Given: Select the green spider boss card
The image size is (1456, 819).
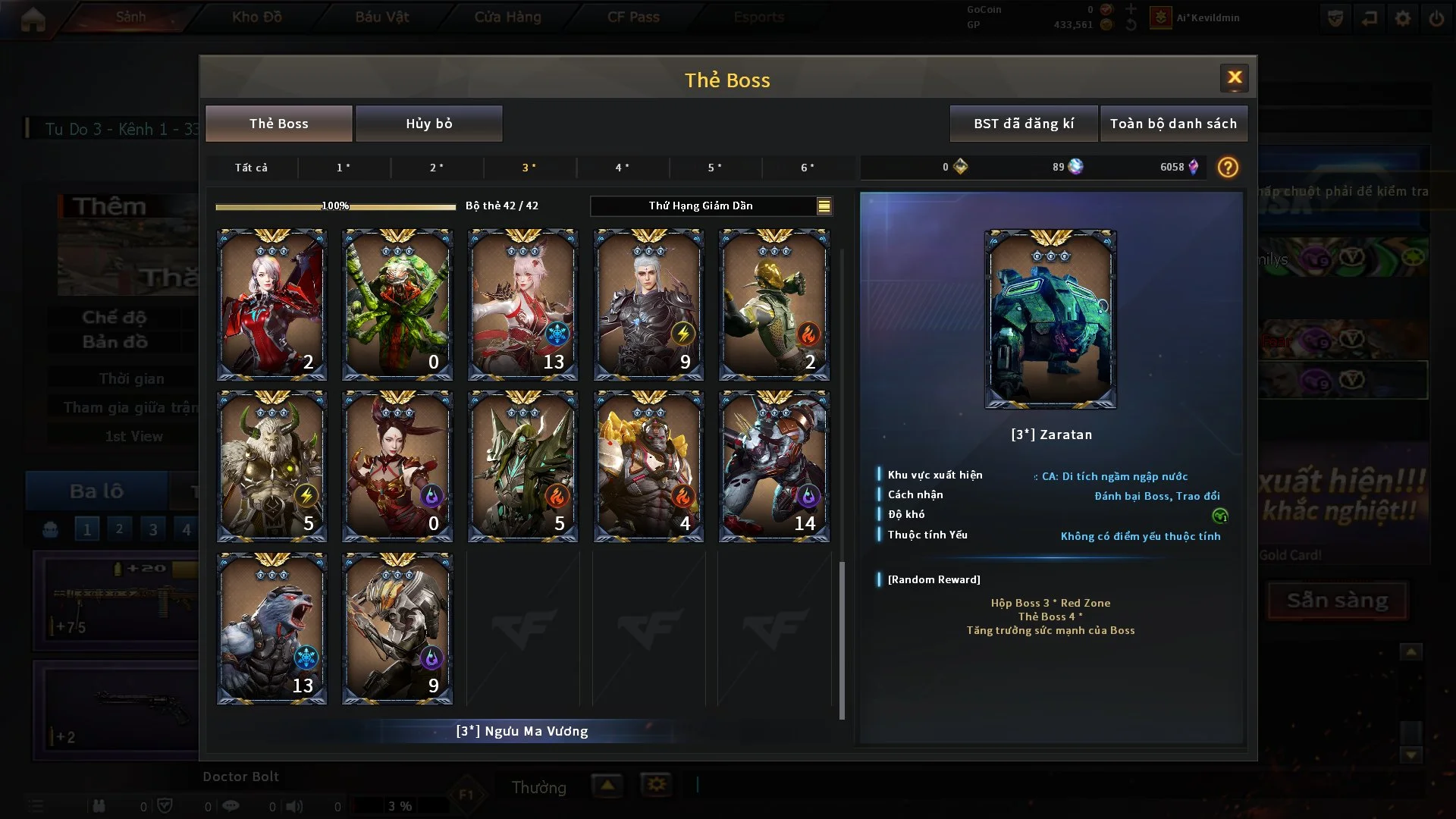Looking at the screenshot, I should point(397,305).
